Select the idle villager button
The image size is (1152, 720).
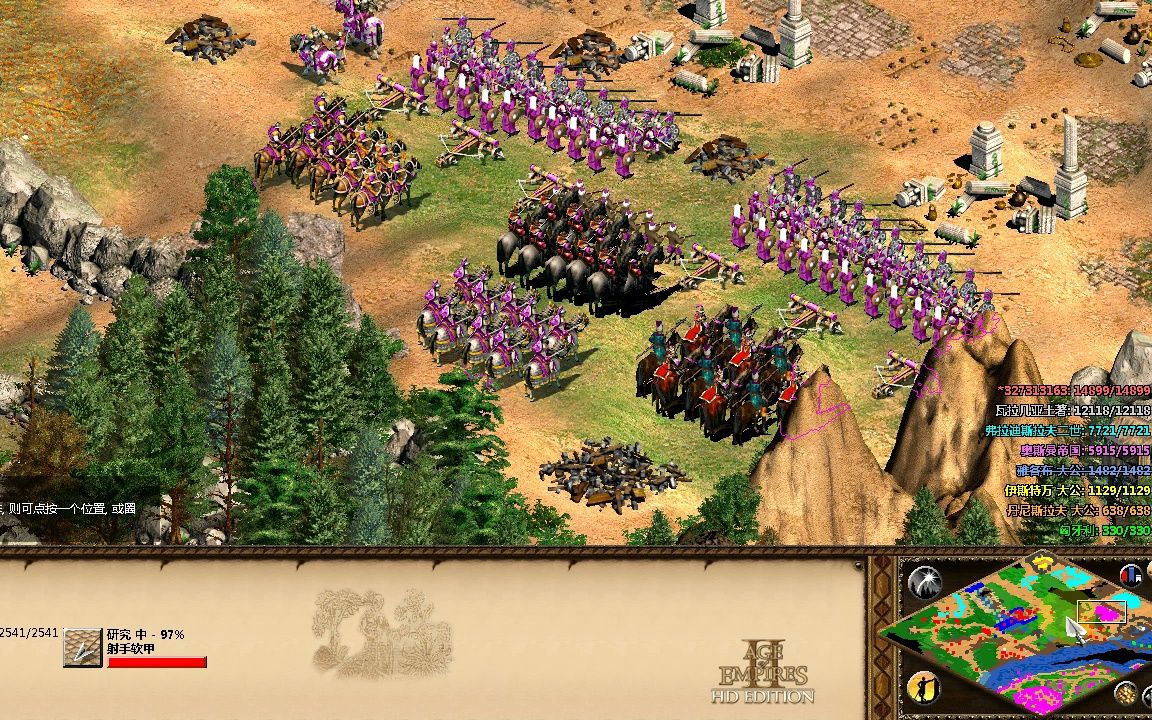click(x=922, y=688)
